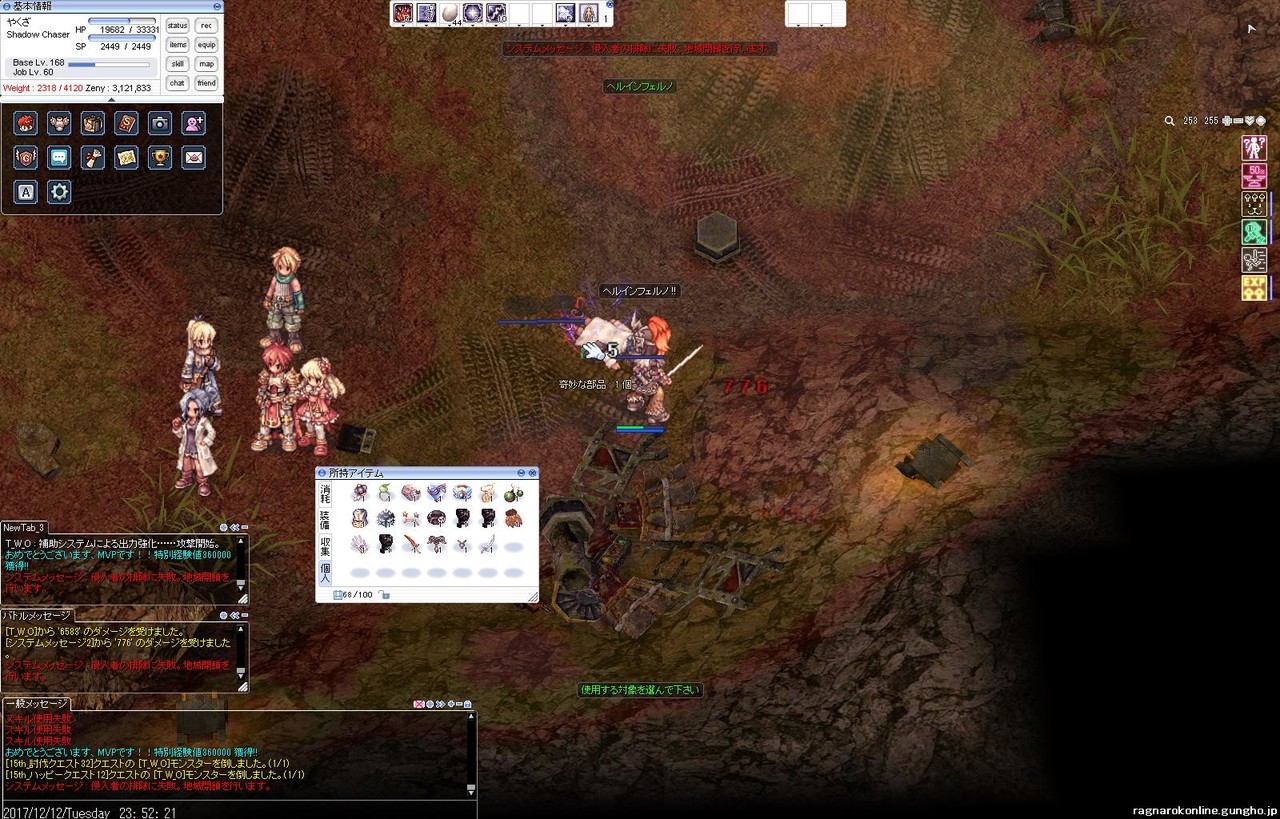Click the speech bubble chat icon
Screen dimensions: 1280x819
click(x=59, y=158)
